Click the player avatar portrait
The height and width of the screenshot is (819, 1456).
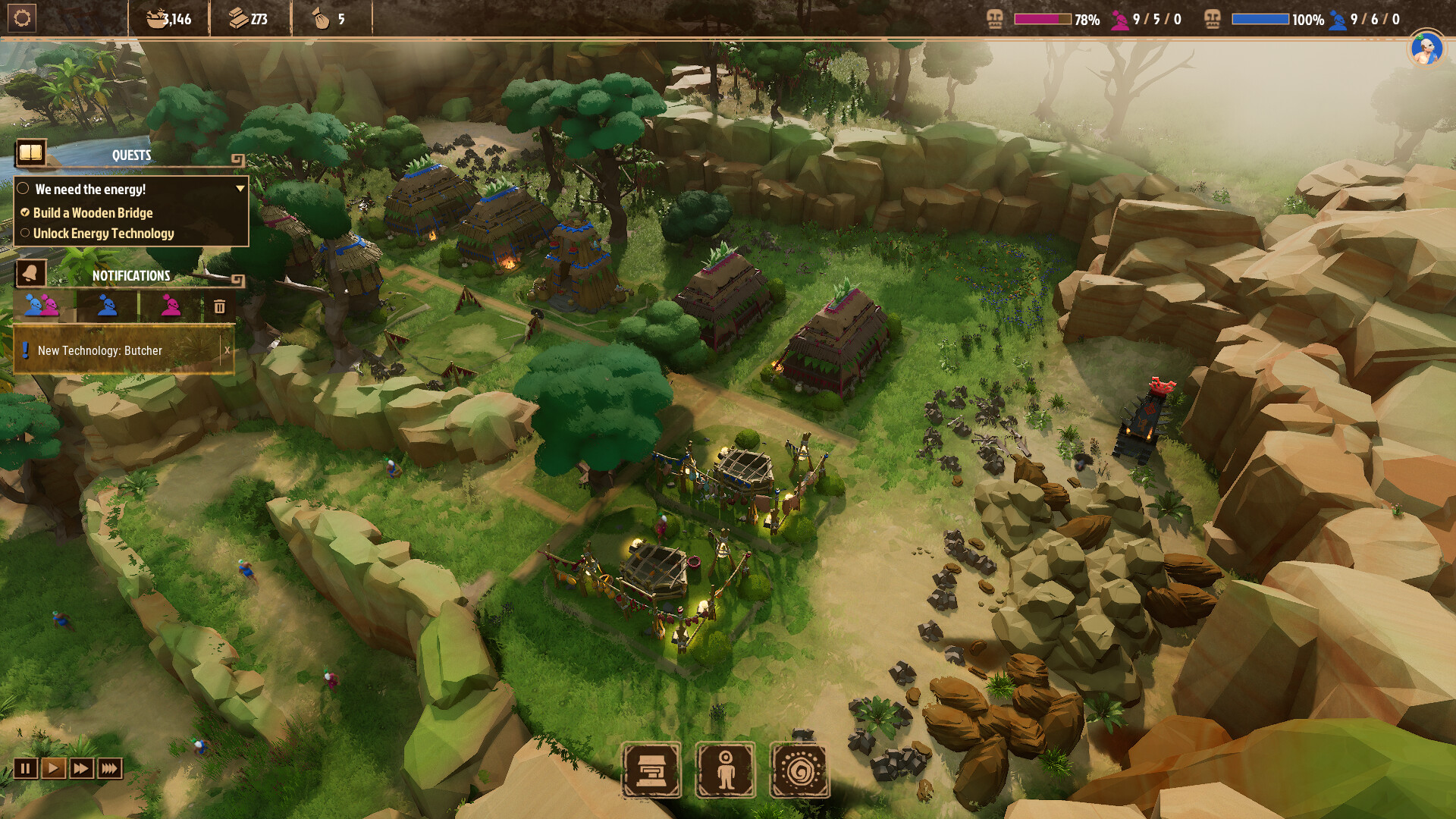[1426, 50]
